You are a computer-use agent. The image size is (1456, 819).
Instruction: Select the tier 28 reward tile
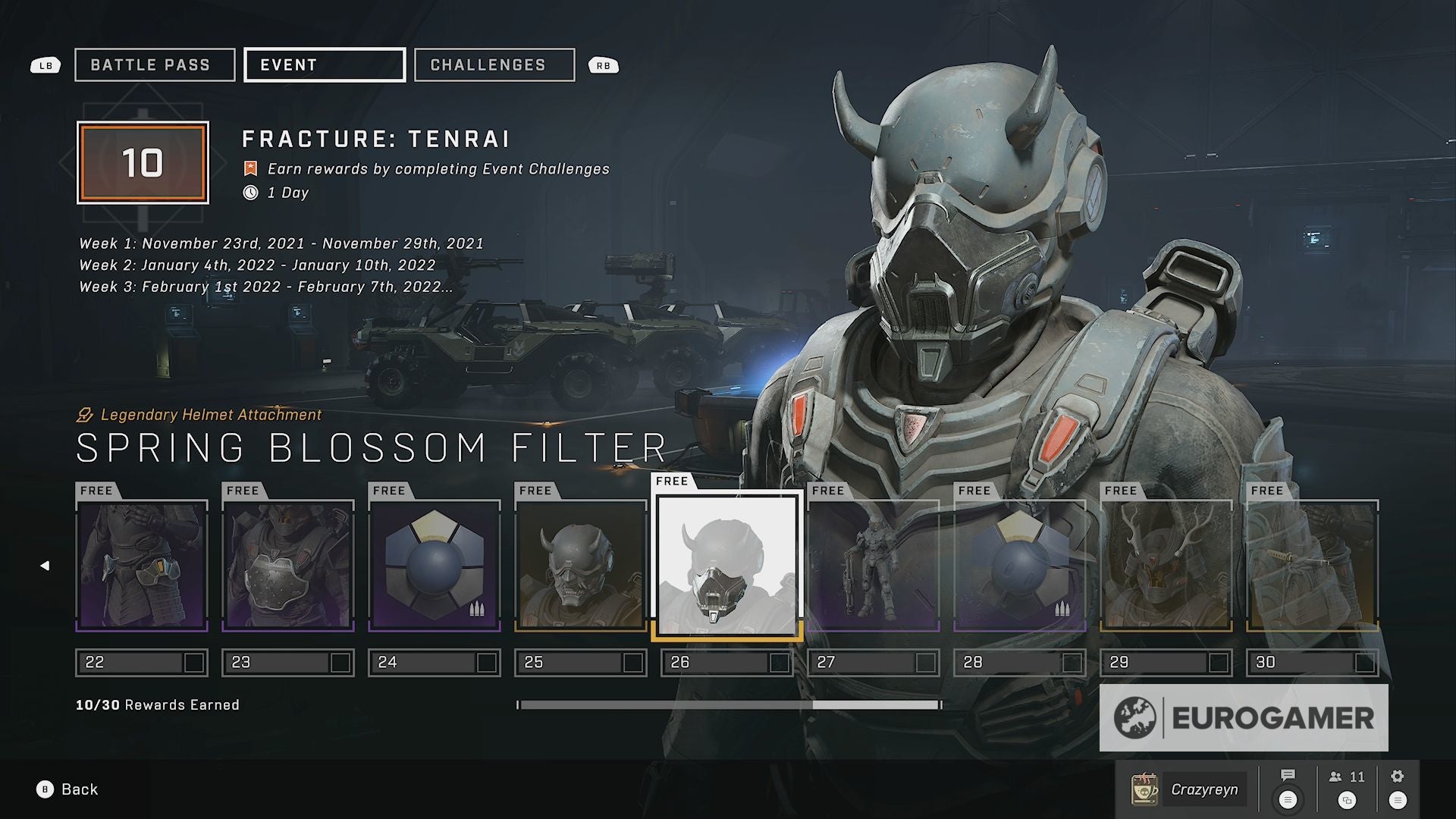(1020, 565)
